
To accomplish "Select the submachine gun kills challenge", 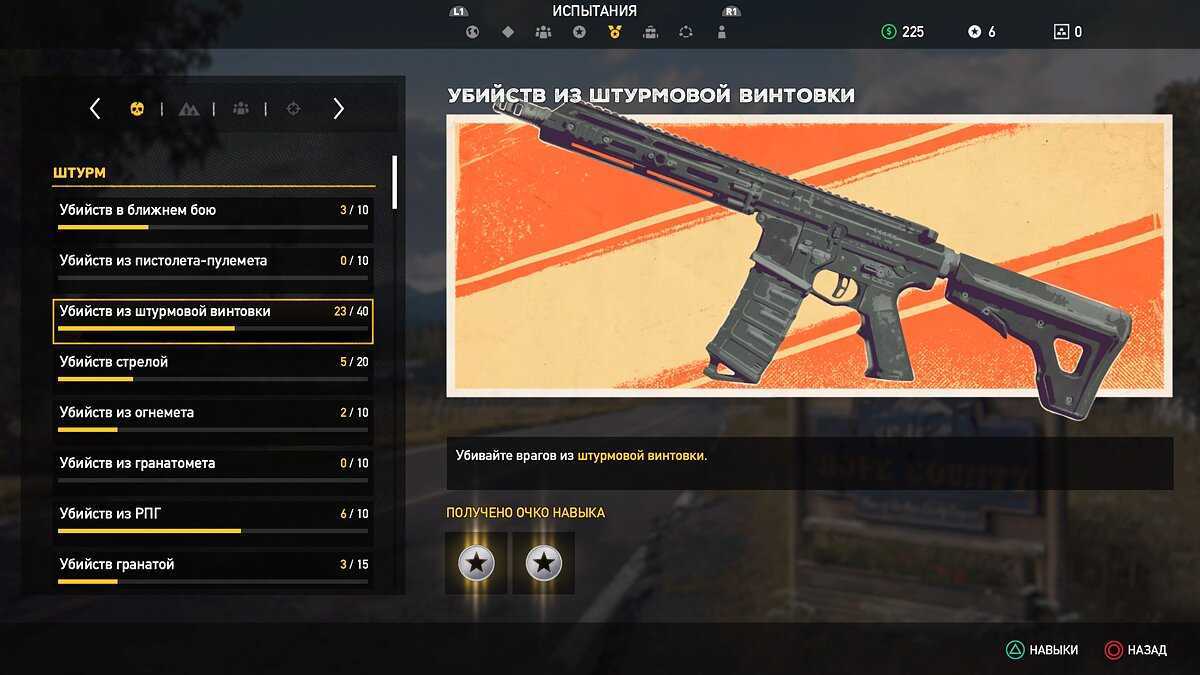I will [x=213, y=262].
